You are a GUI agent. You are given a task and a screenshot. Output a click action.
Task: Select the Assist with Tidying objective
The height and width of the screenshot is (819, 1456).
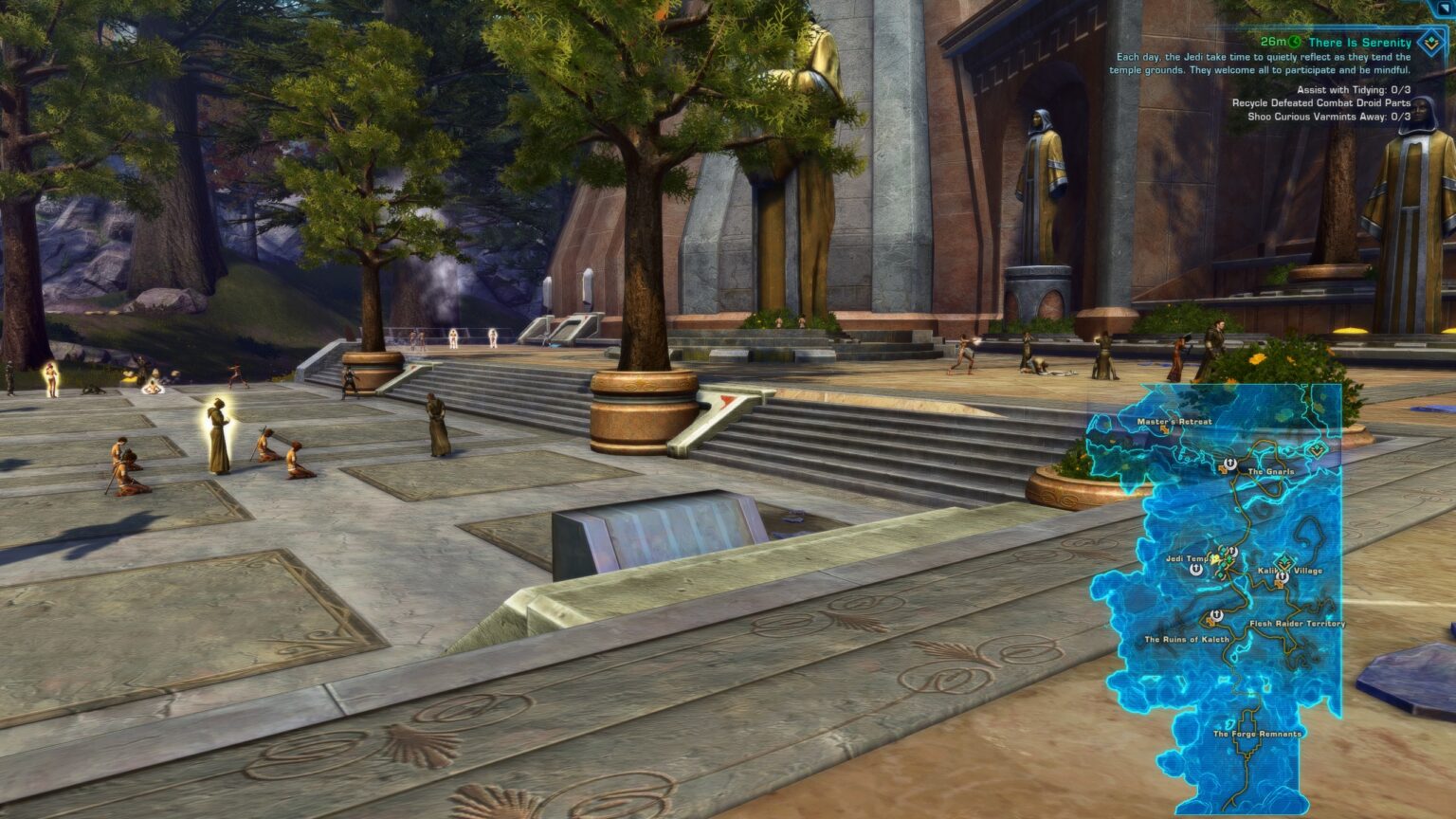pos(1354,90)
